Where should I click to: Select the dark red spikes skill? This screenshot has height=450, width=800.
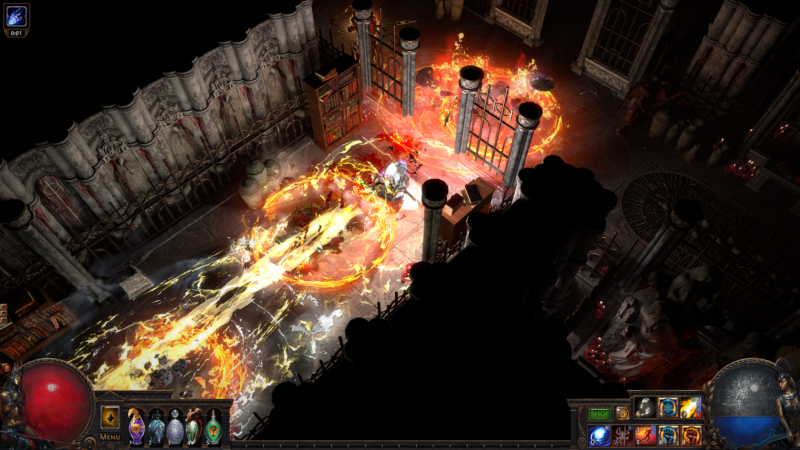coord(623,435)
